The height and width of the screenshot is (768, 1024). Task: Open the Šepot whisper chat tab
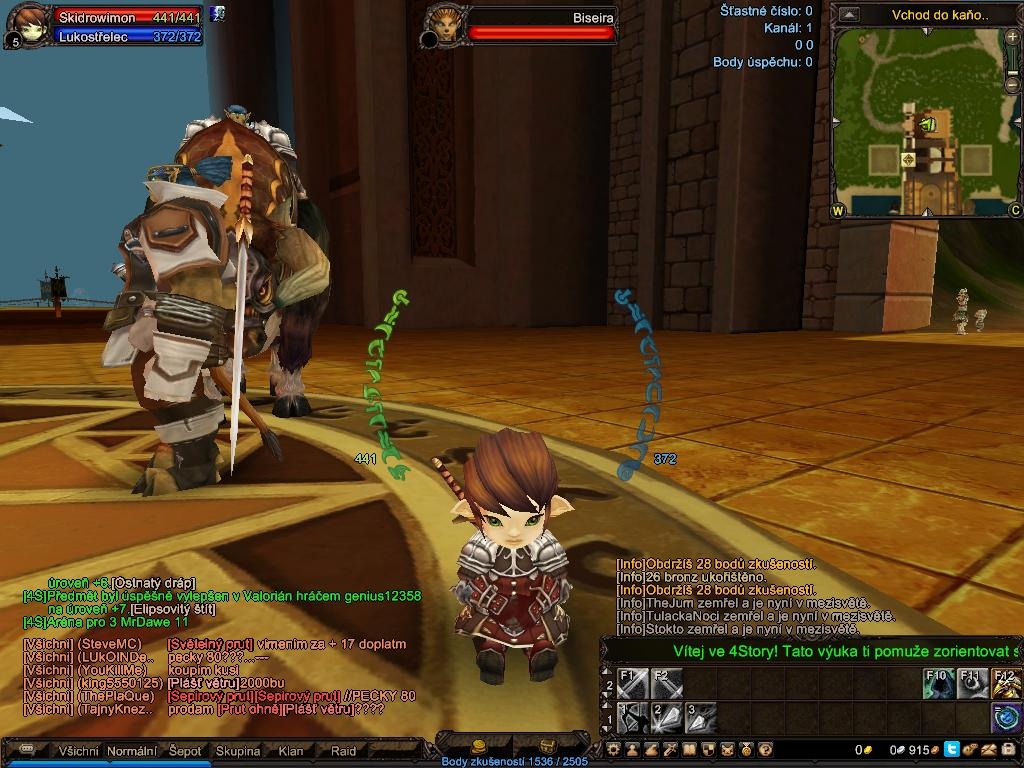(184, 751)
